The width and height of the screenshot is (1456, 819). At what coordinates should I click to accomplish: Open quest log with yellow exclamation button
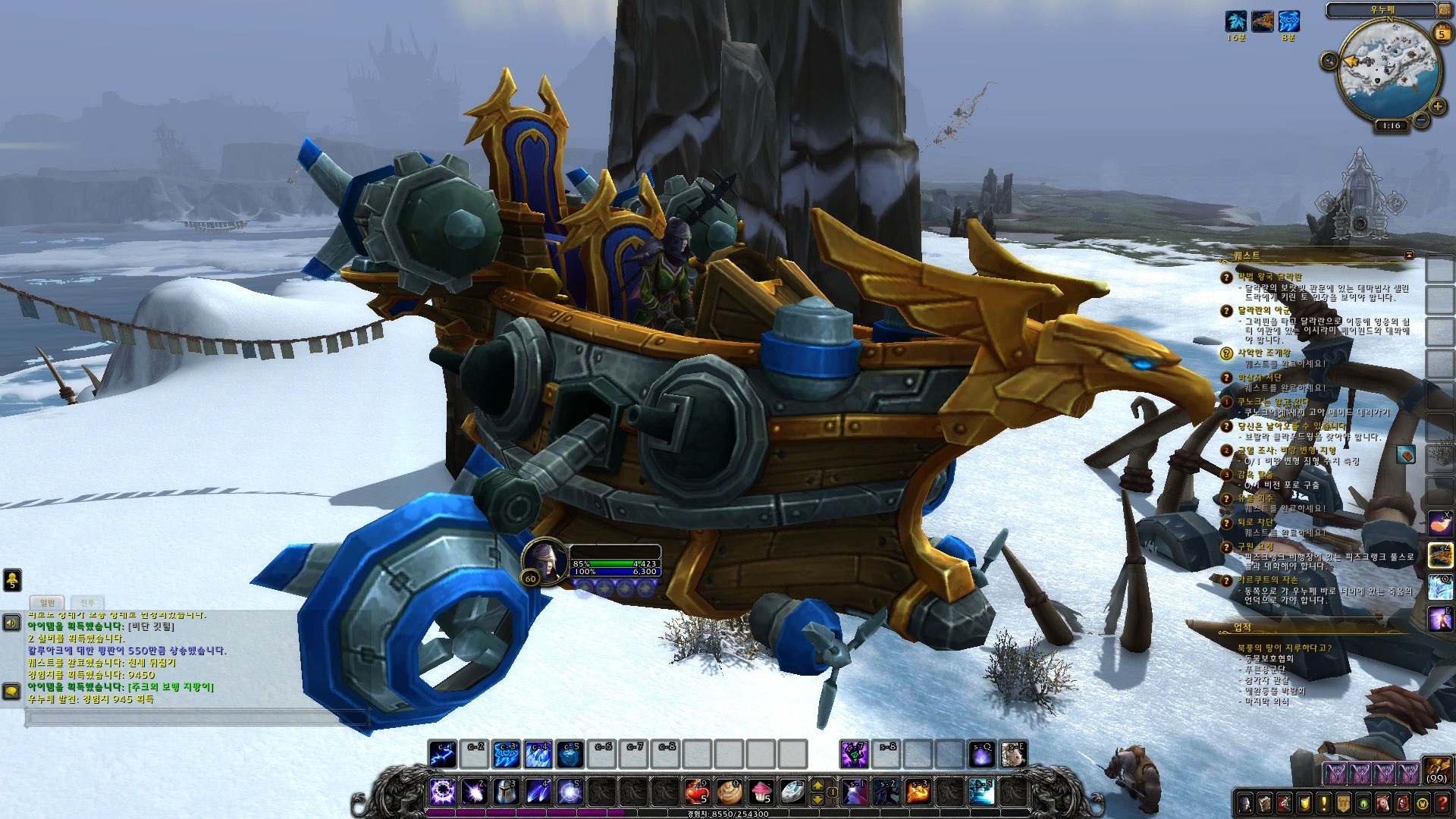tap(1323, 803)
